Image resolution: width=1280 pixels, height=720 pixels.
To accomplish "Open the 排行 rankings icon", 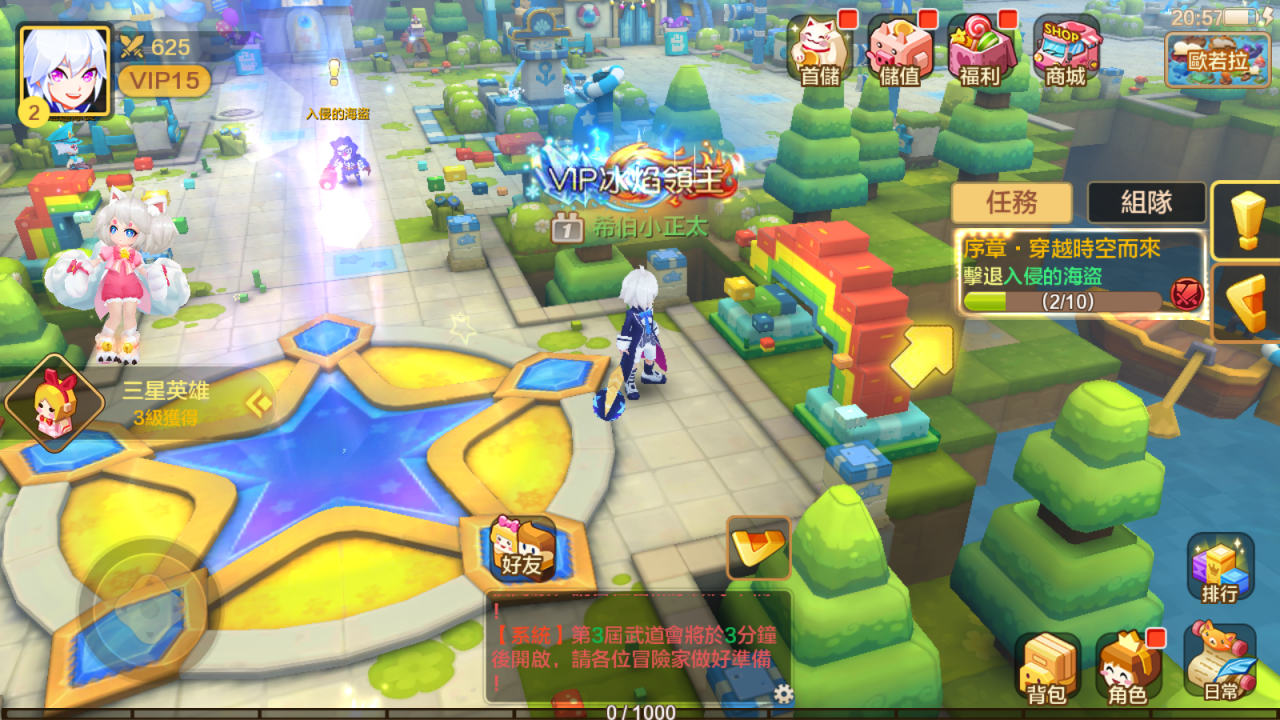I will (x=1220, y=568).
